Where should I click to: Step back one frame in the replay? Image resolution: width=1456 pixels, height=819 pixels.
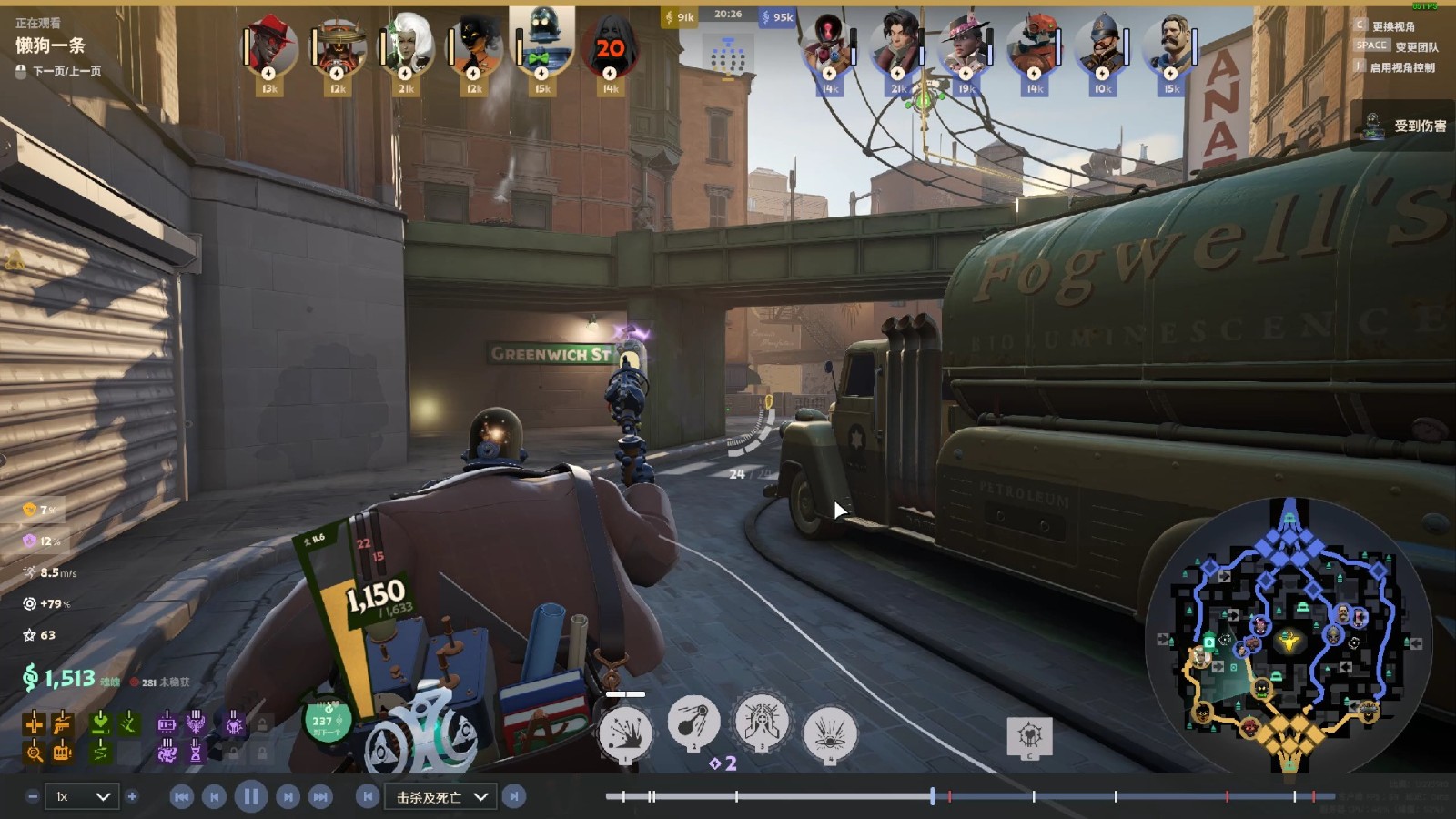(214, 797)
